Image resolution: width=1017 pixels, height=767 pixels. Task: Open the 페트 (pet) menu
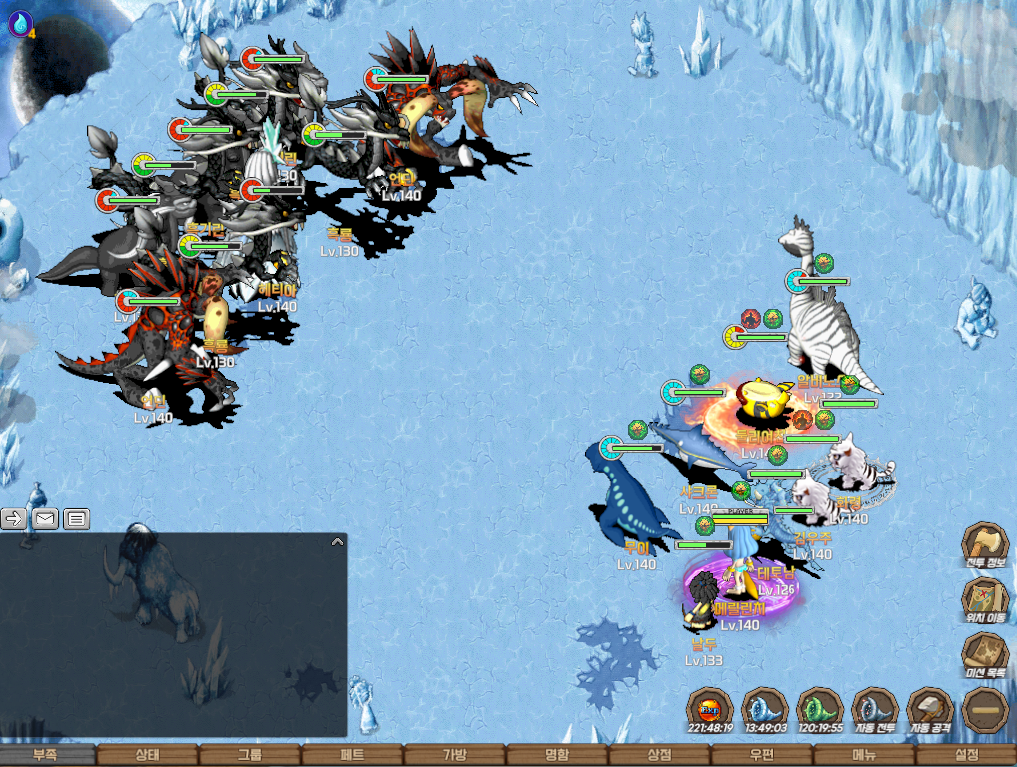tap(352, 755)
